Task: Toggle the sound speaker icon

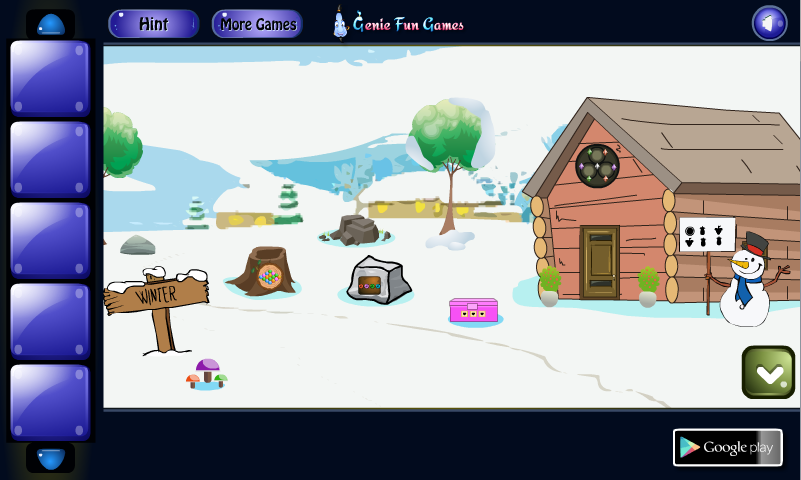Action: [769, 24]
